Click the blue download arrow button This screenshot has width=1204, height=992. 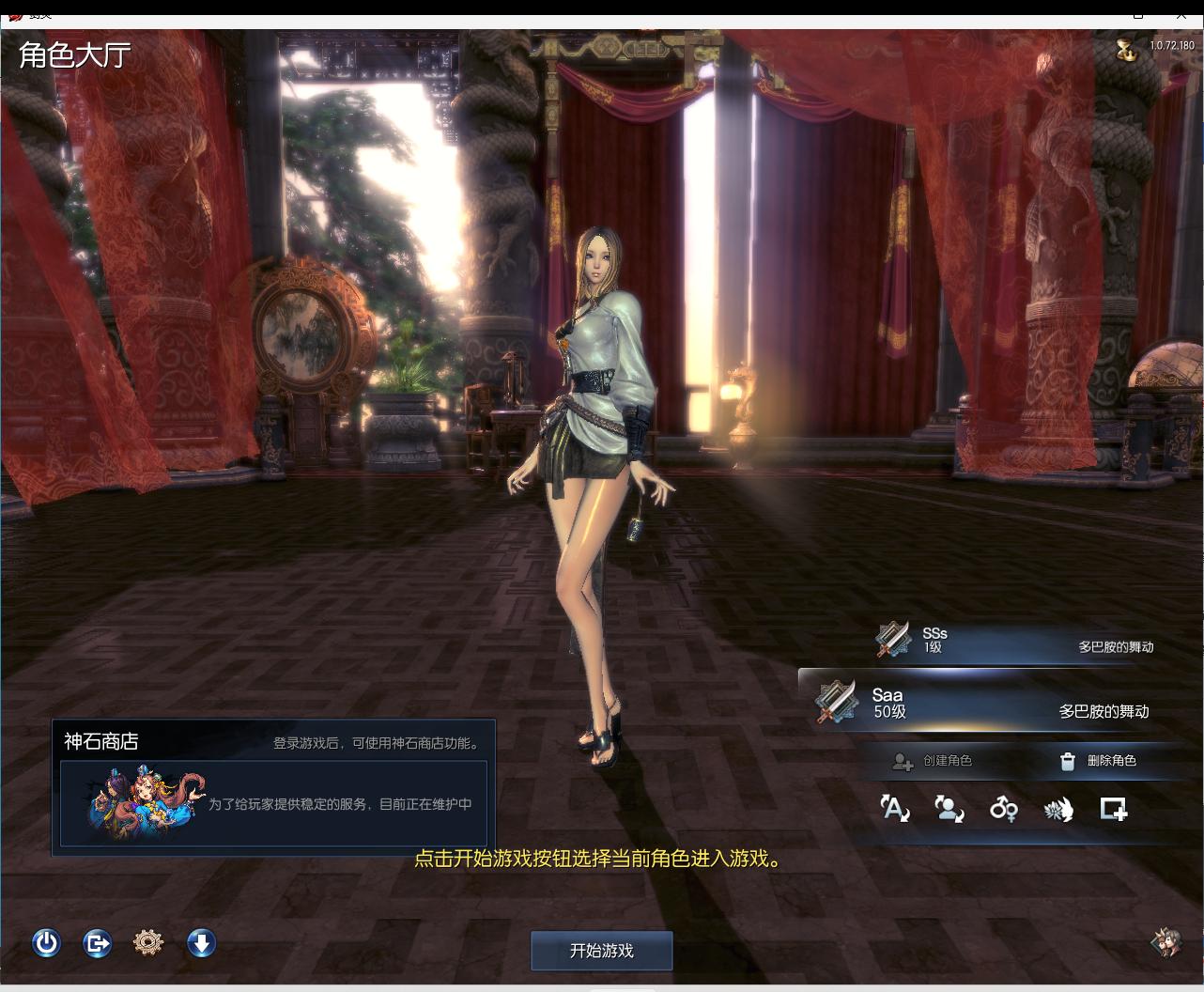(201, 942)
